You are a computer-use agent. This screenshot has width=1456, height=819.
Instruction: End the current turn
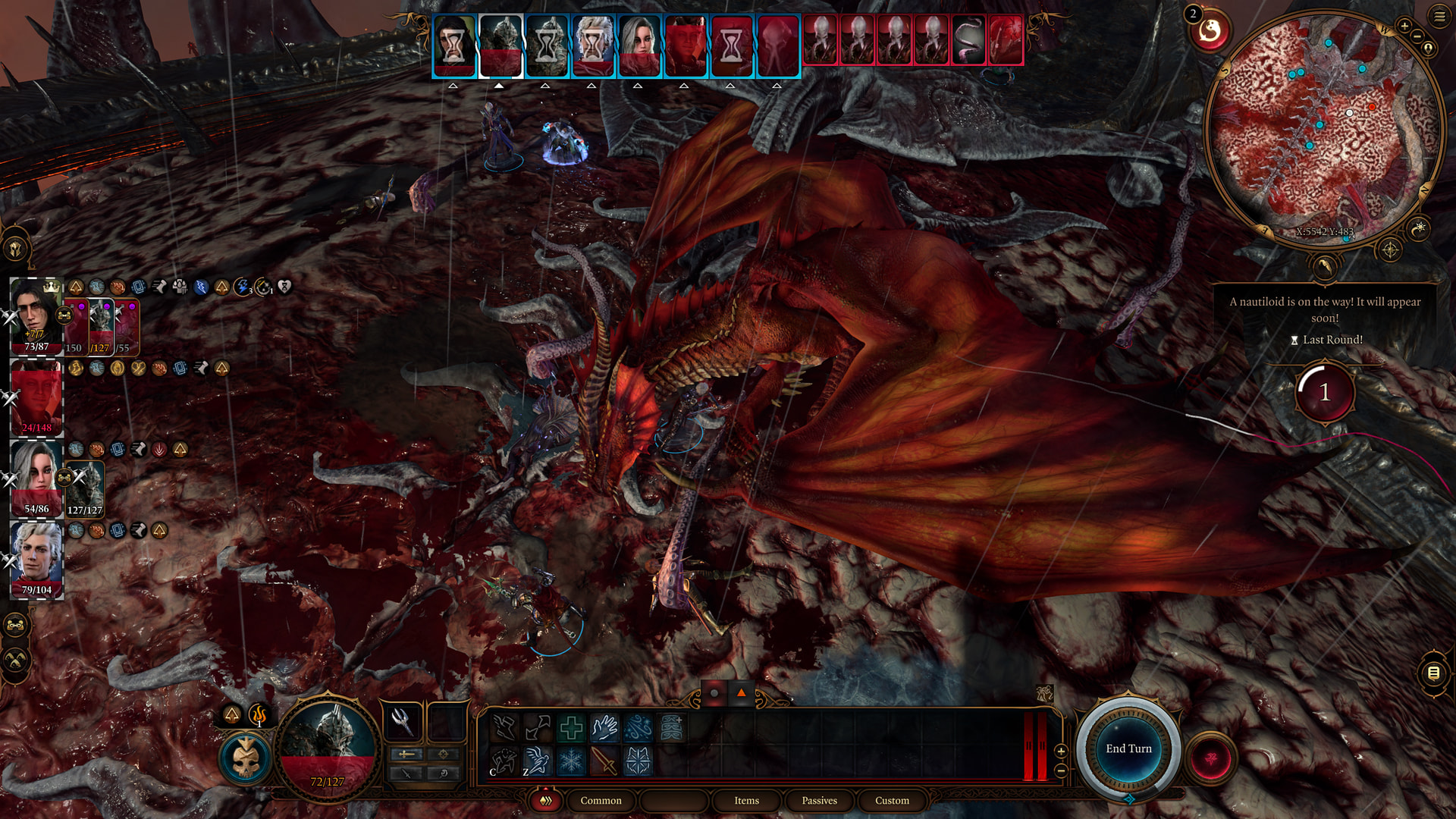1128,749
